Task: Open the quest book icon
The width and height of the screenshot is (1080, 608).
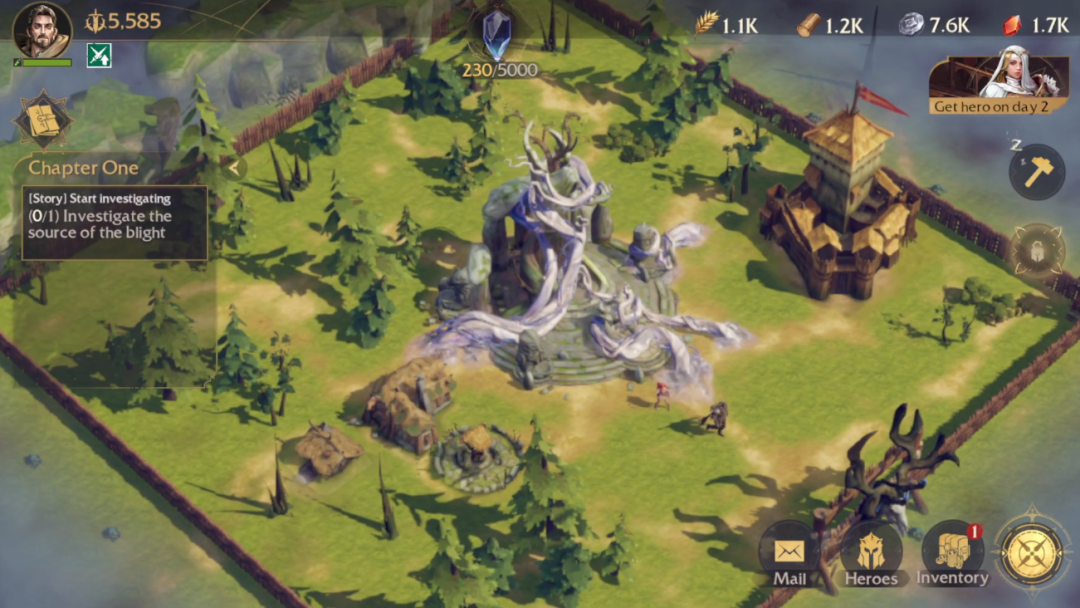Action: (x=43, y=120)
